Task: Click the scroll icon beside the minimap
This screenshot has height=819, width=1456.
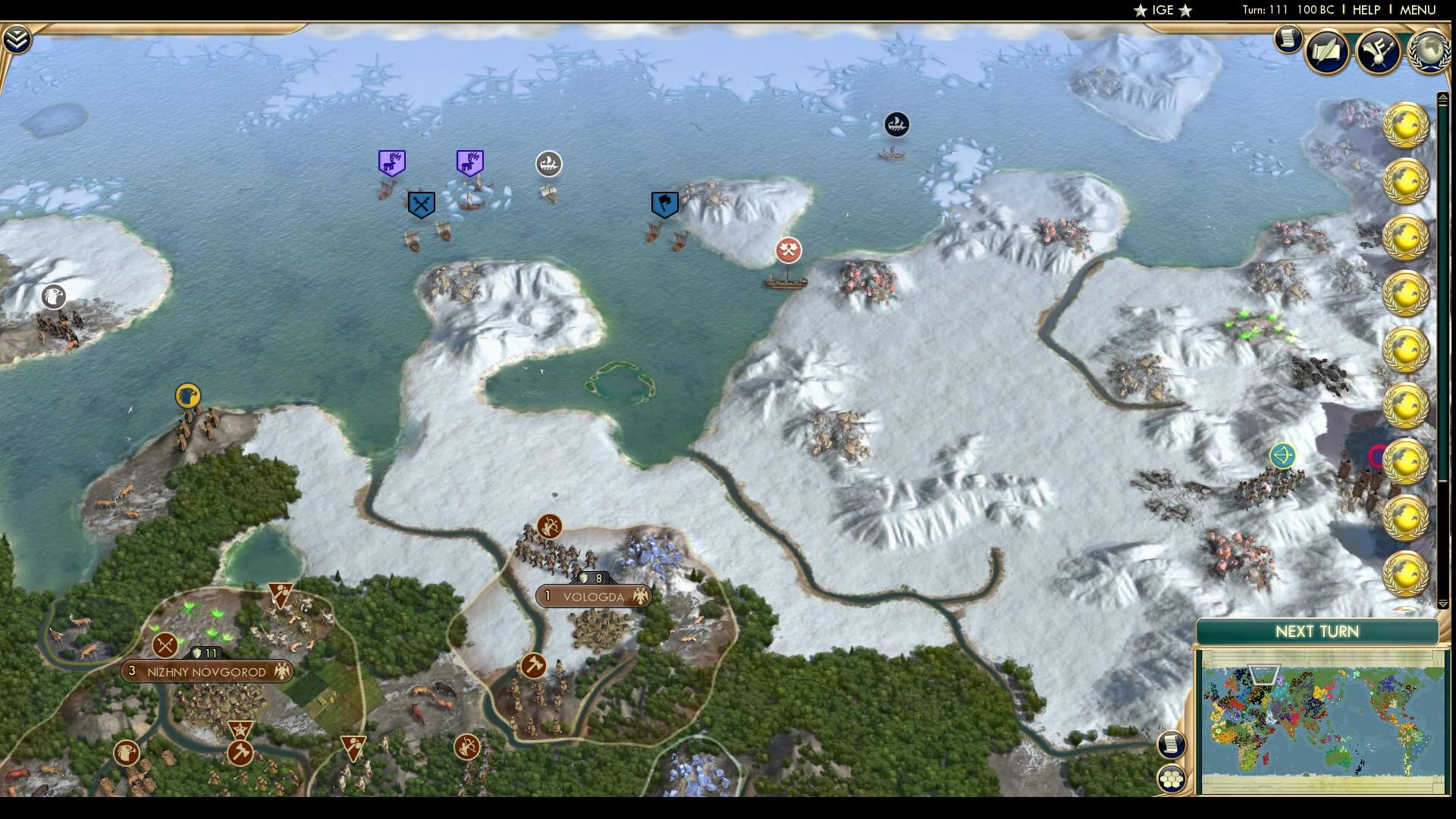Action: click(x=1173, y=745)
